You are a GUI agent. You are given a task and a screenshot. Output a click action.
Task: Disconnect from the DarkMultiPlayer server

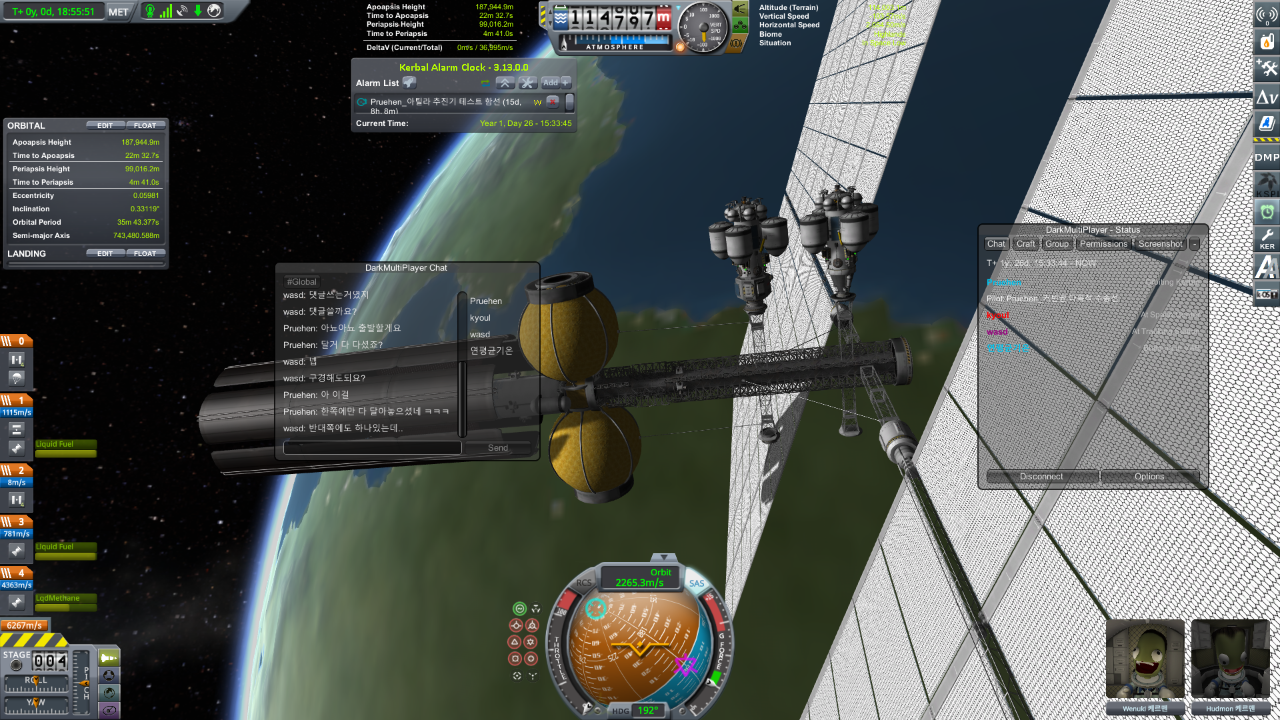tap(1042, 476)
